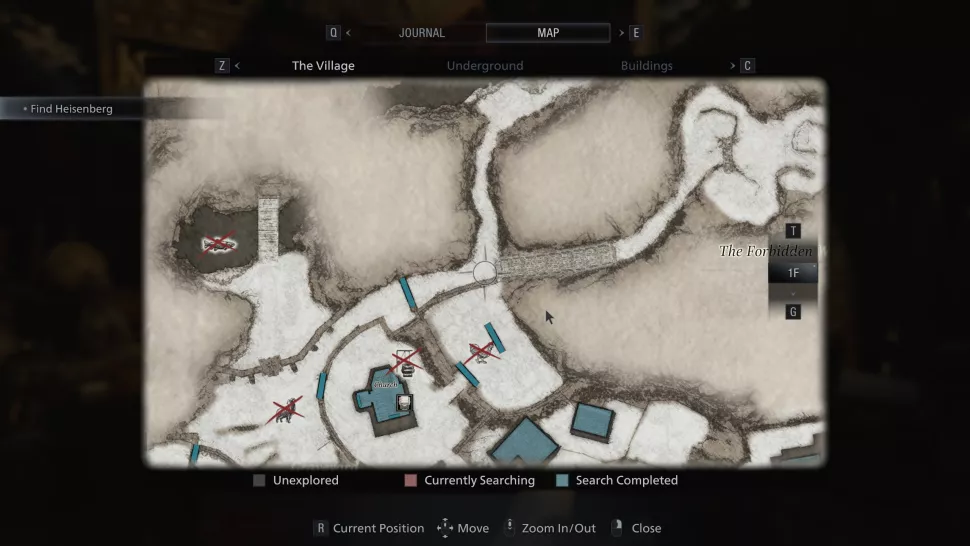970x546 pixels.
Task: Switch to the Journal tab
Action: [x=421, y=33]
